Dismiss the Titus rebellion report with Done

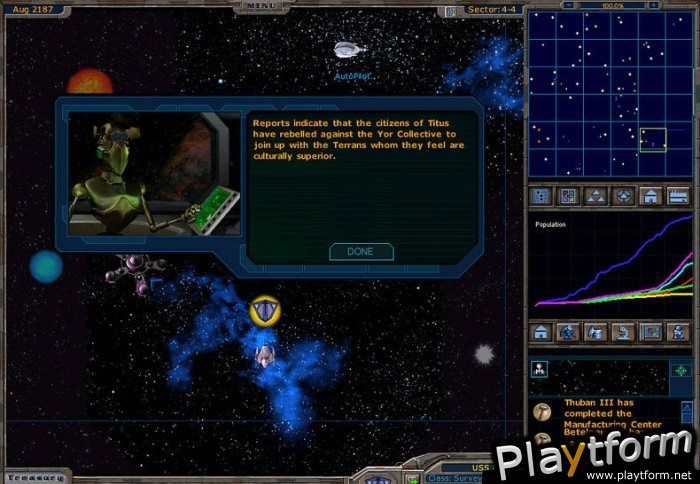tap(361, 252)
